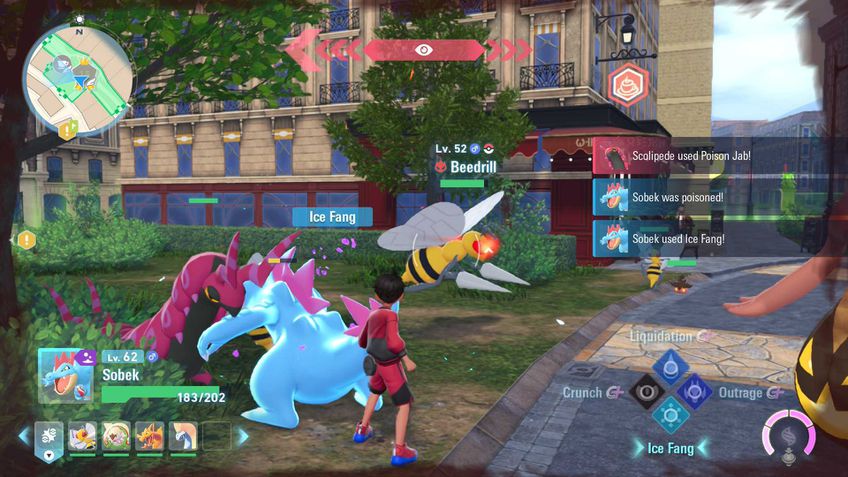The image size is (848, 477).
Task: Activate the Mega Evolution gauge icon
Action: [787, 435]
